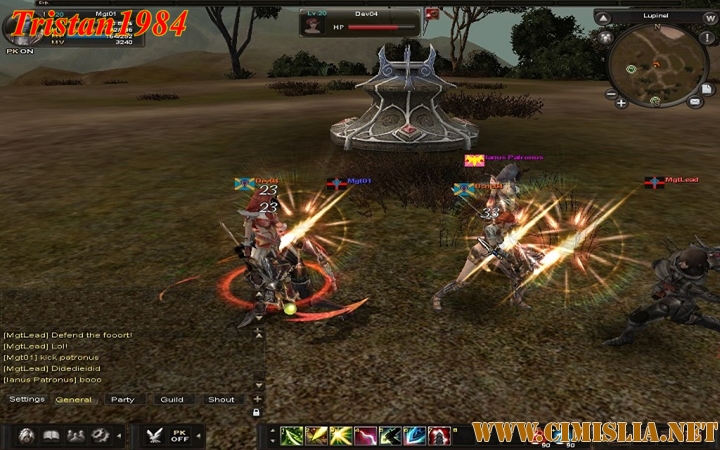Screen dimensions: 720x450
Task: Collapse the minimap with the arrow button
Action: tap(601, 17)
